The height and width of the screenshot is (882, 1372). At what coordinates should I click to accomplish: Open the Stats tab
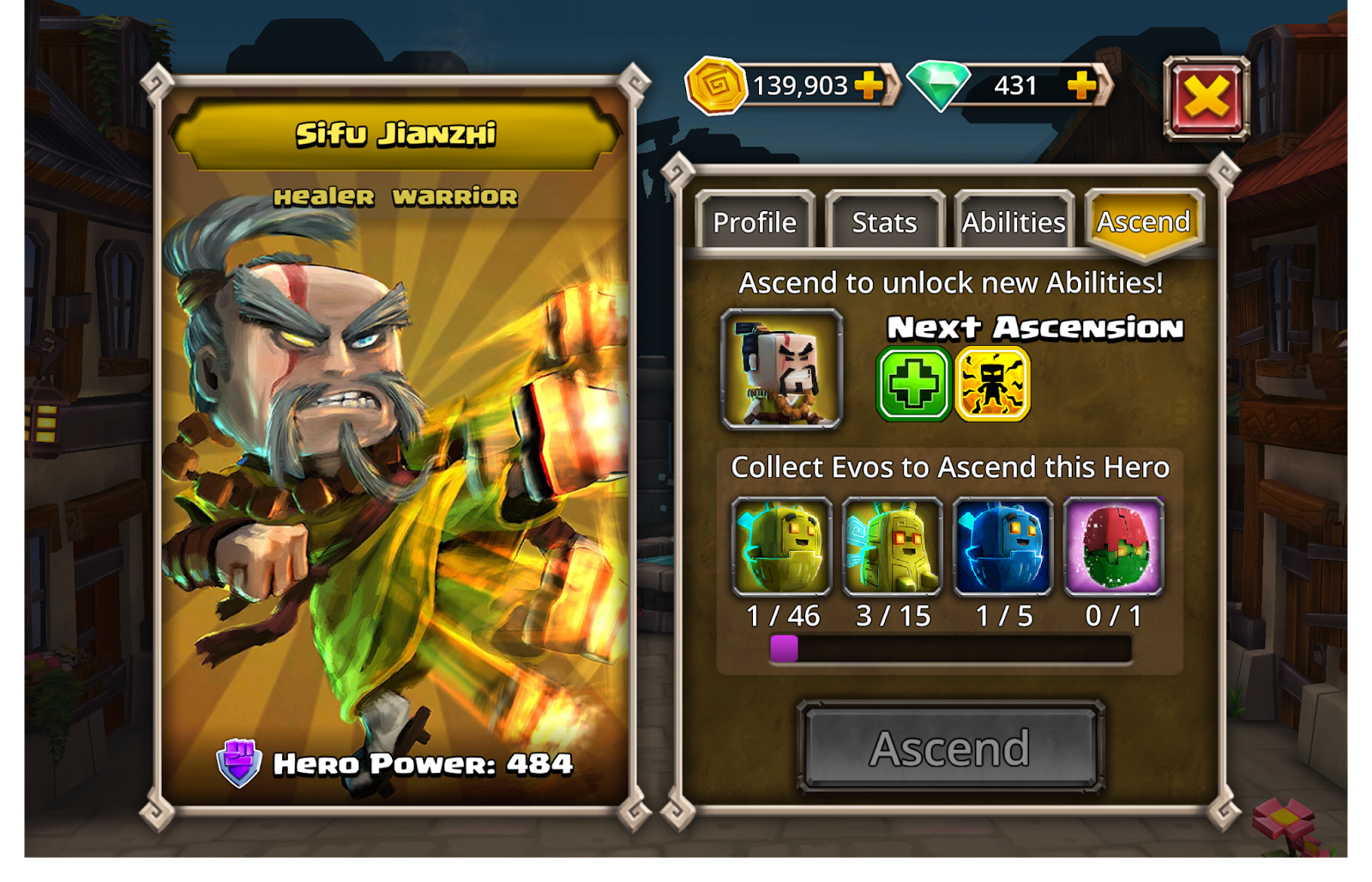(x=884, y=222)
